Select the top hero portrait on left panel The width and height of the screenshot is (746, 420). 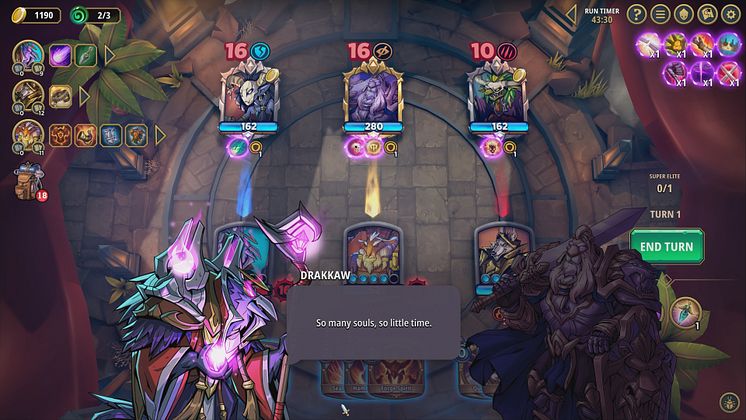[27, 54]
